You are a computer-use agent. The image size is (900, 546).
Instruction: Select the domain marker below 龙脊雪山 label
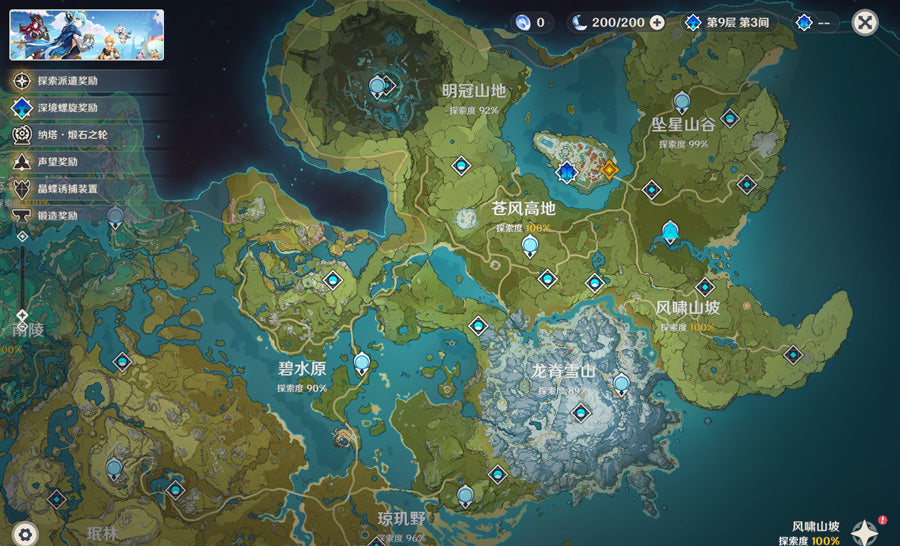[578, 410]
